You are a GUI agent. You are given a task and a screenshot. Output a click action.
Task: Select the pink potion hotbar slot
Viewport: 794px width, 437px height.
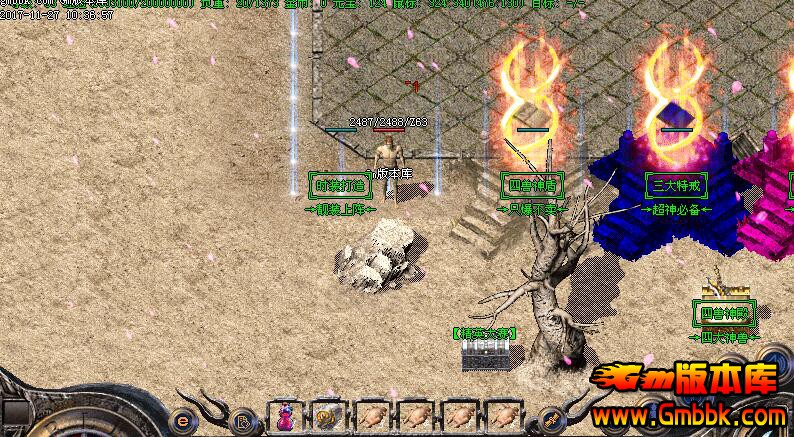point(286,416)
